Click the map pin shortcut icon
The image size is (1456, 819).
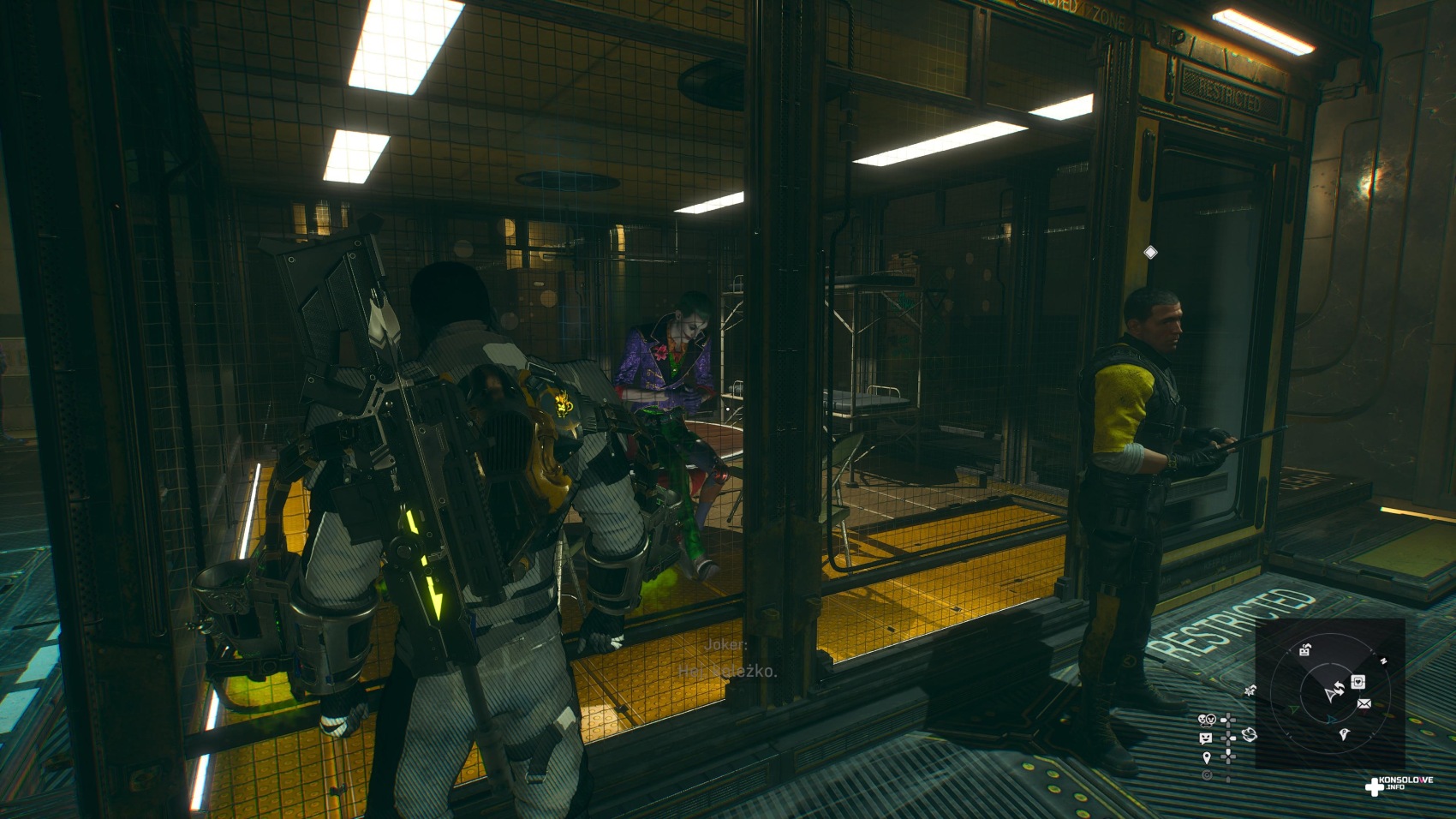(x=1207, y=757)
